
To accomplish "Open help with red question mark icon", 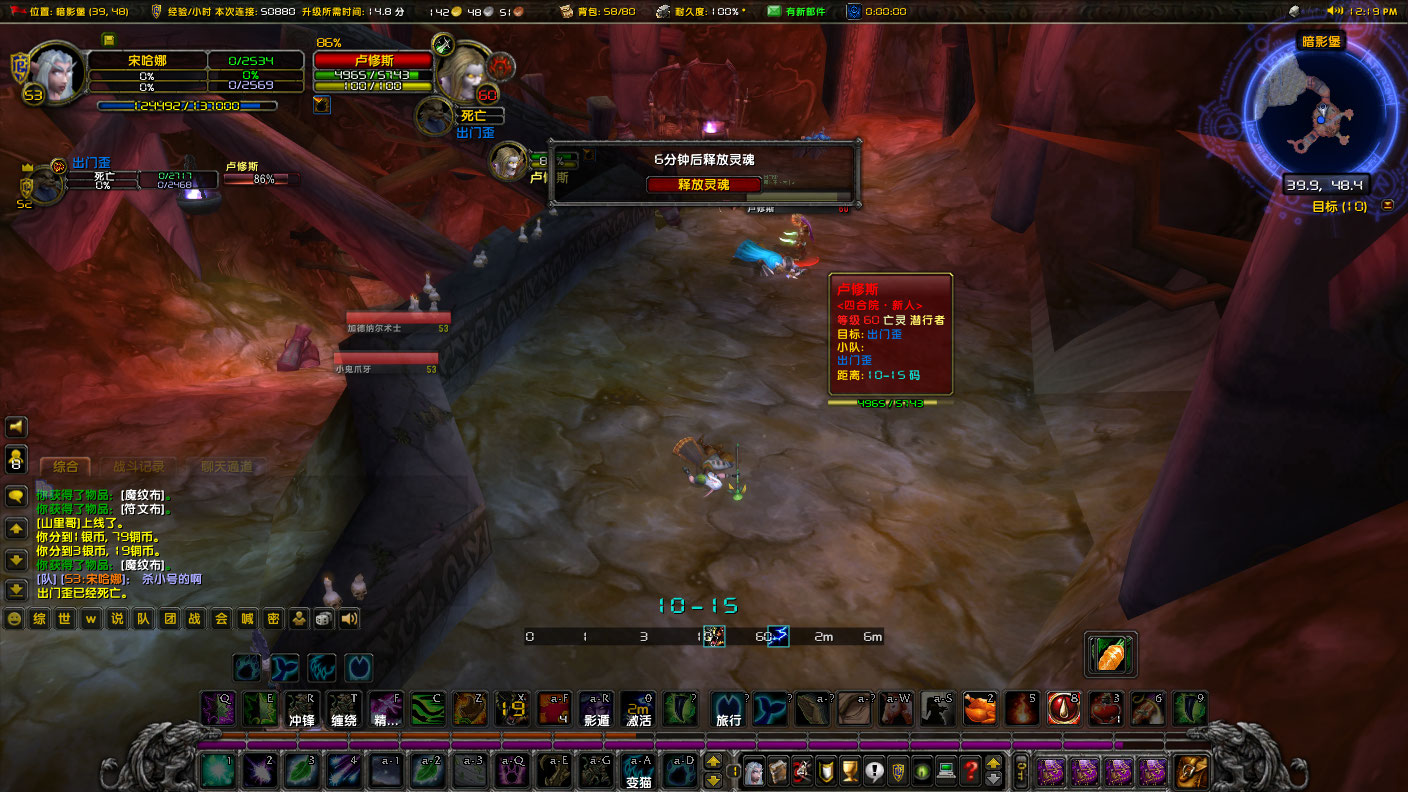I will (x=968, y=770).
